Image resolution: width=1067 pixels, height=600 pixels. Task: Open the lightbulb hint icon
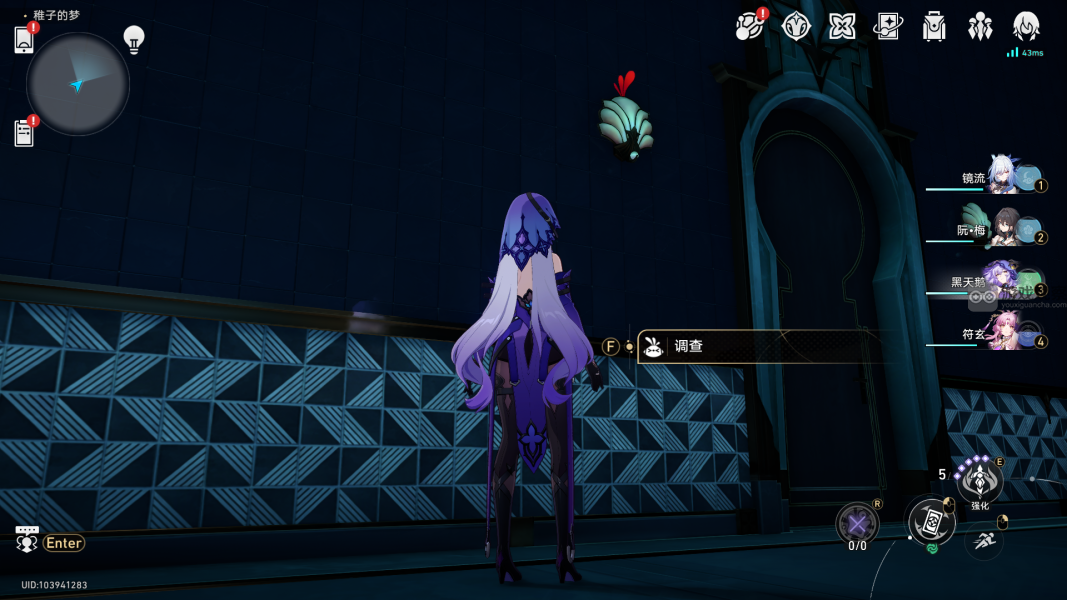(x=134, y=39)
